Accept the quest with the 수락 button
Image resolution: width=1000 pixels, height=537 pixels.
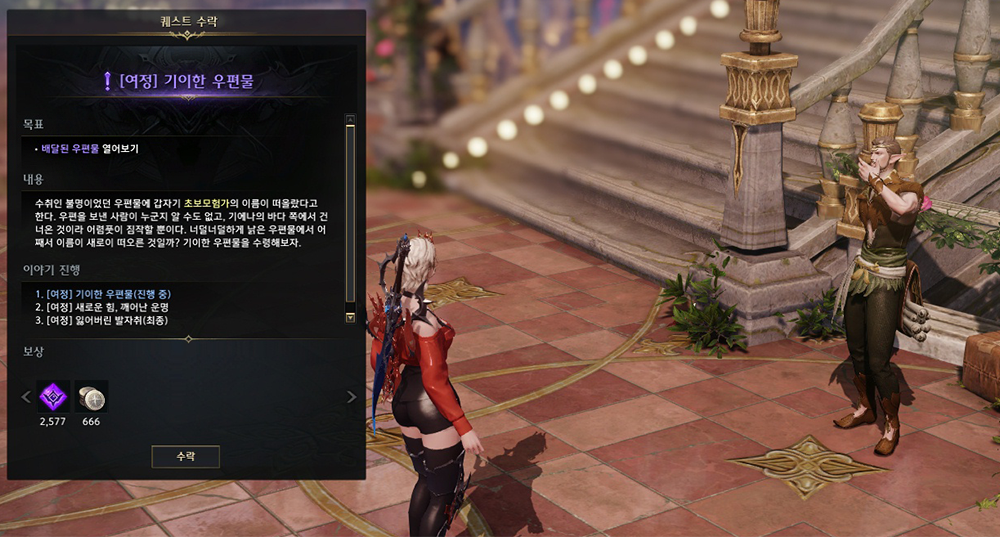tap(185, 456)
